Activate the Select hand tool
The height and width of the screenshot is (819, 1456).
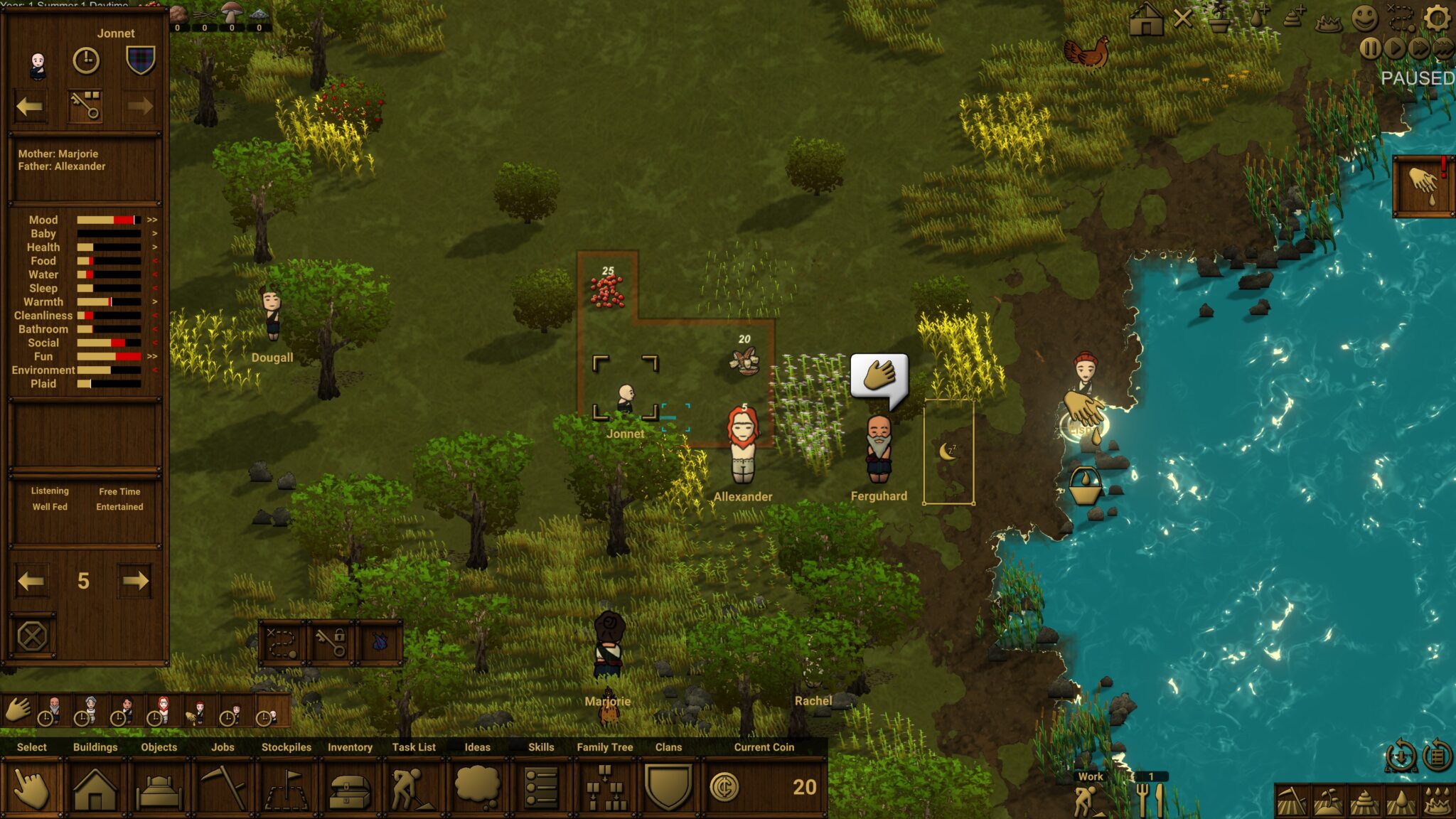tap(31, 788)
